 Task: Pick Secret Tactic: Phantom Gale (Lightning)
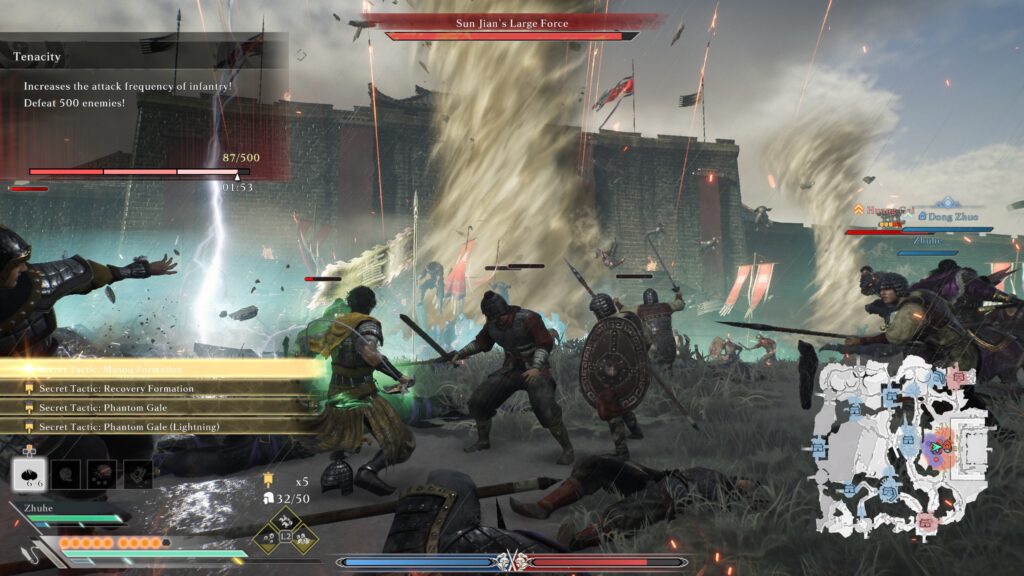click(129, 427)
